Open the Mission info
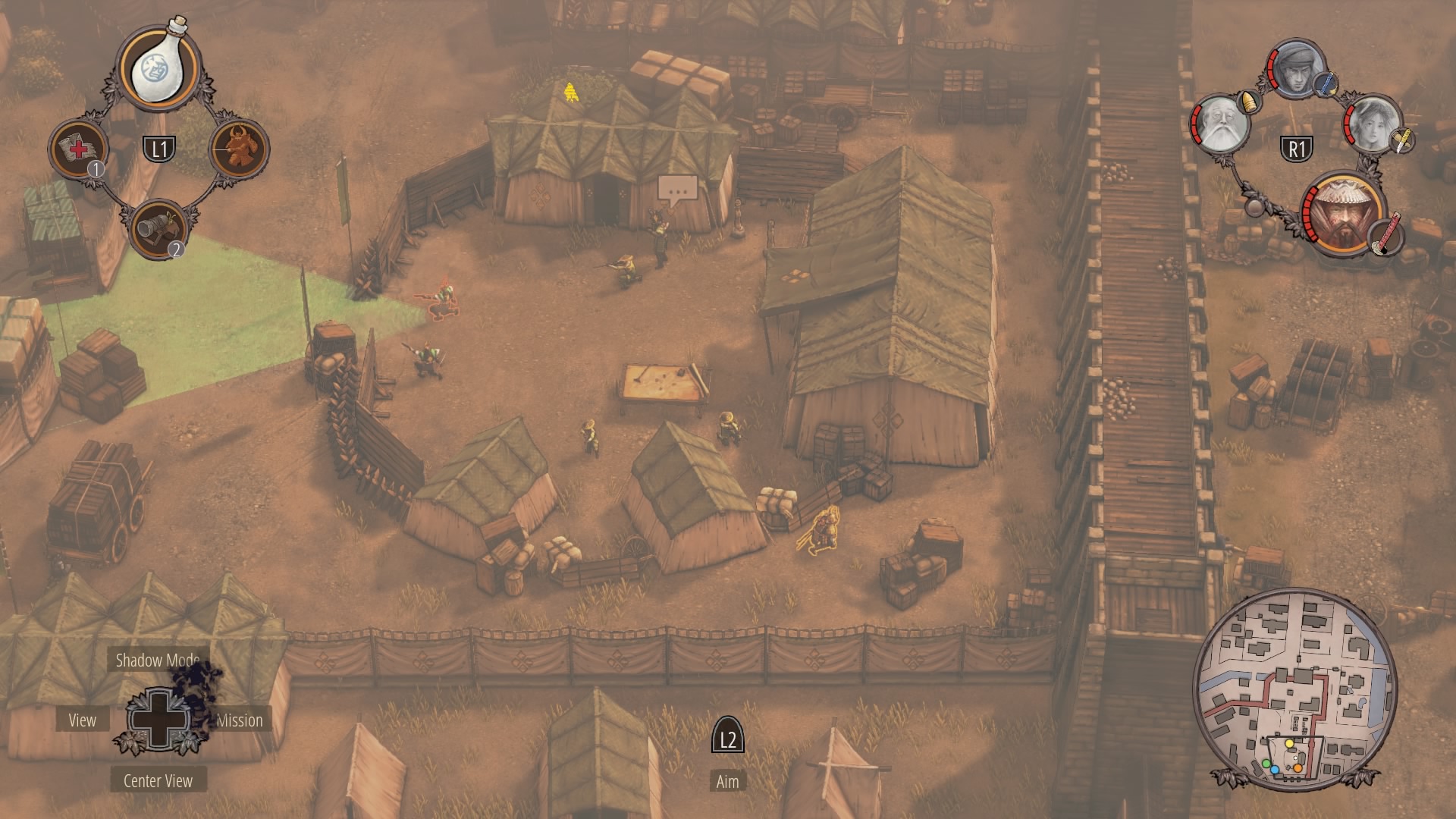Image resolution: width=1456 pixels, height=819 pixels. pyautogui.click(x=240, y=720)
